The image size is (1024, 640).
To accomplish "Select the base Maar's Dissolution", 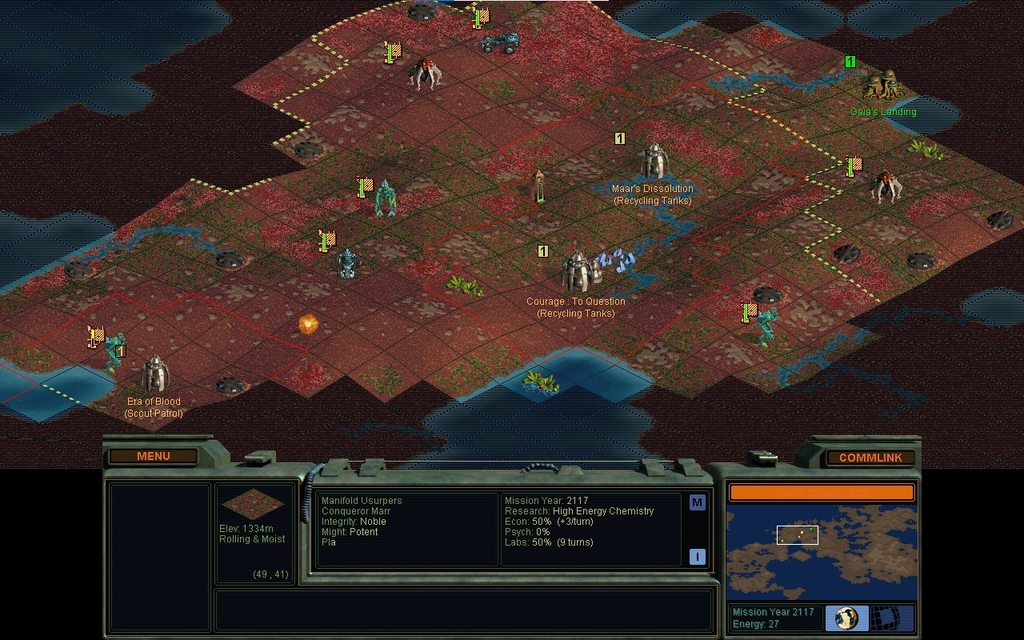I will [653, 161].
